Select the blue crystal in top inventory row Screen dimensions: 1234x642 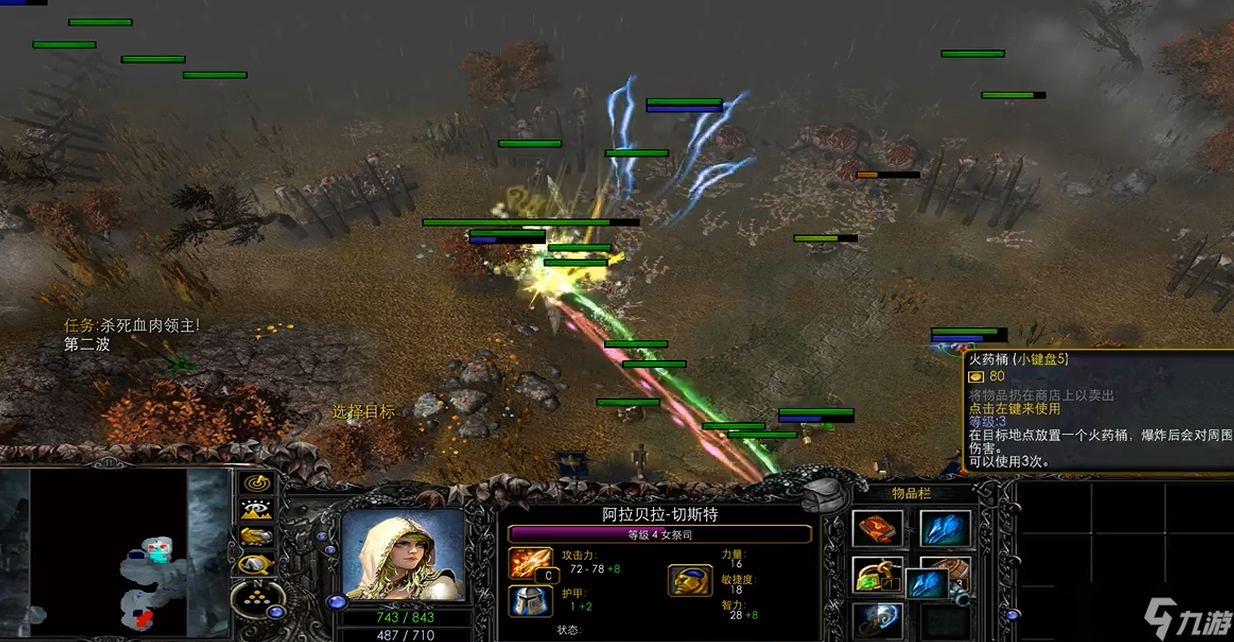click(x=944, y=528)
